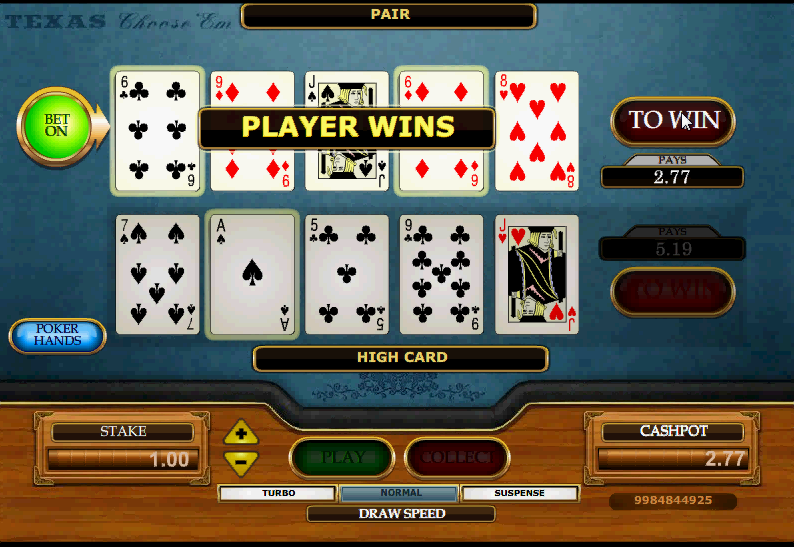
Task: Click the green PLAY button
Action: click(343, 458)
